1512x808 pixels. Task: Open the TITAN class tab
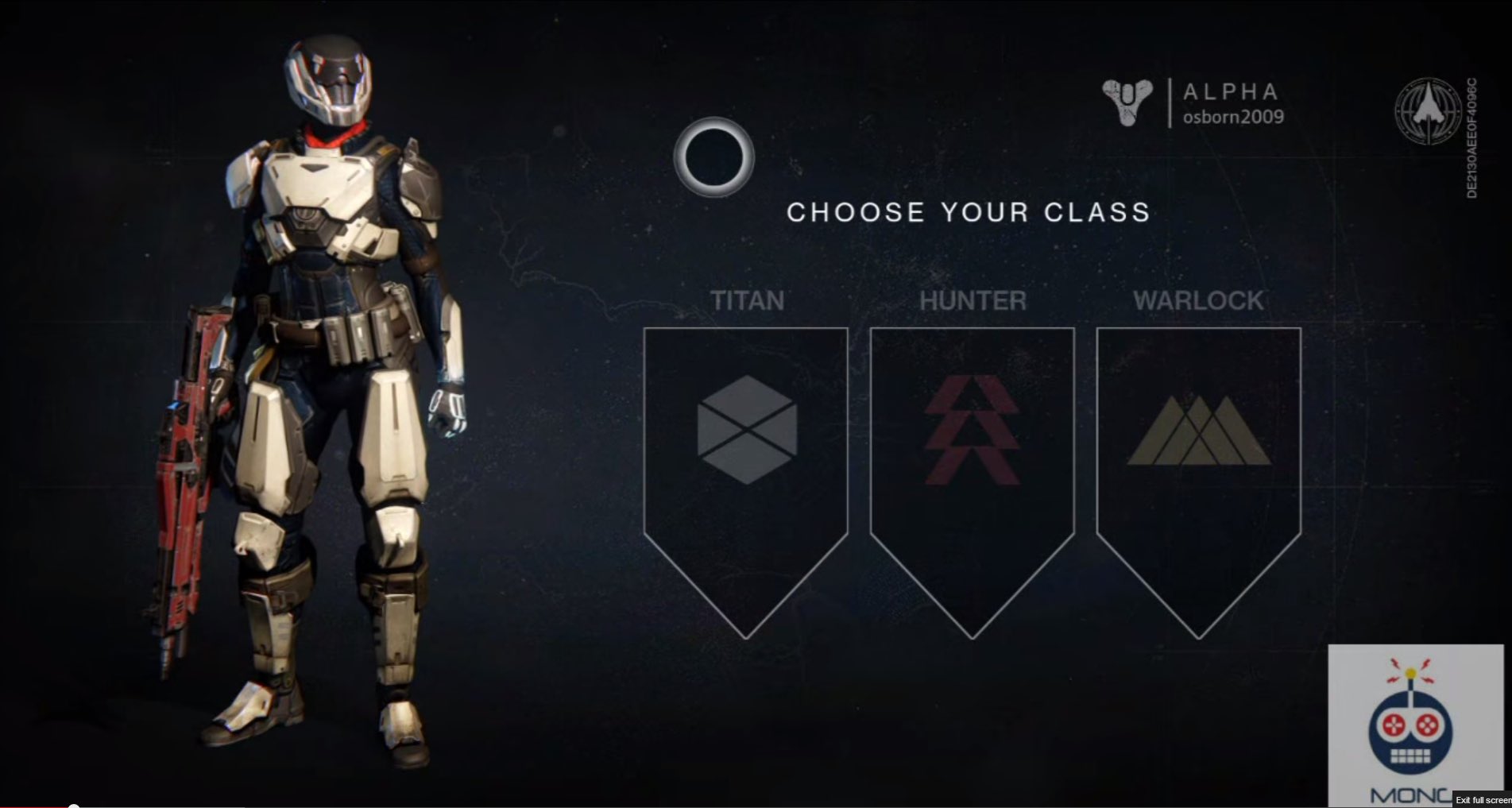747,300
